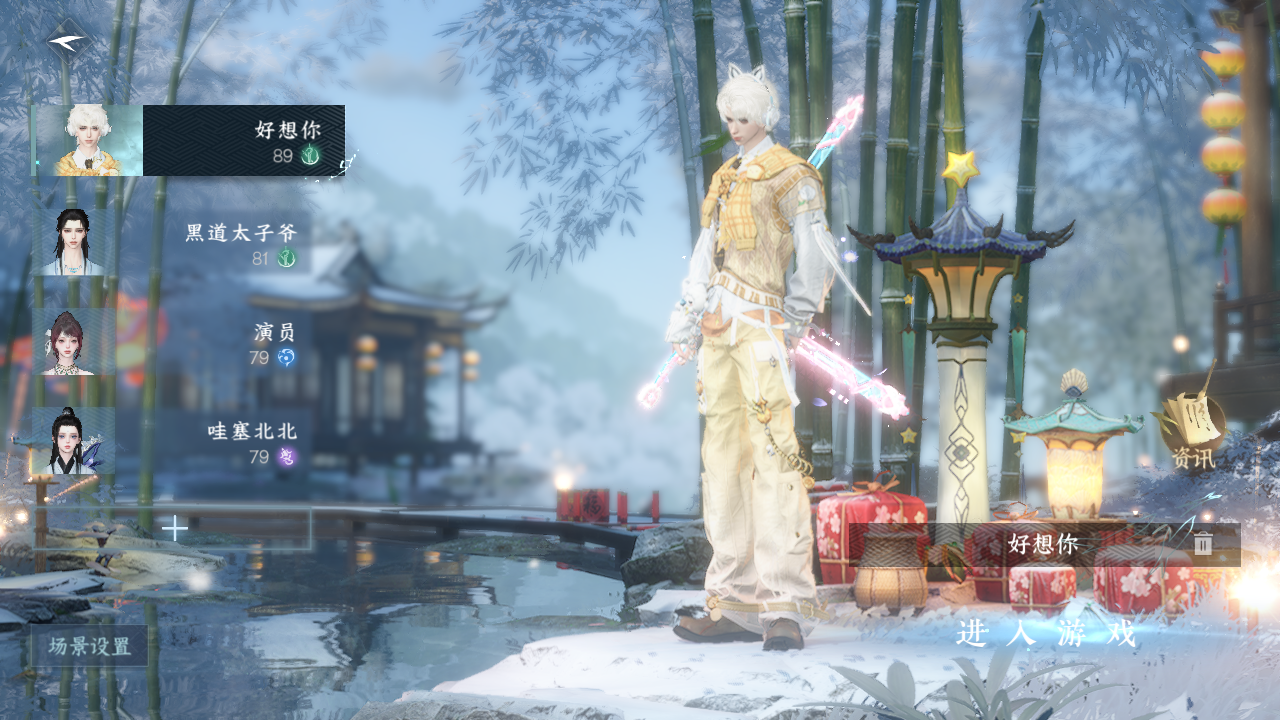Choose the character 黑道太子爷
The width and height of the screenshot is (1280, 720).
coord(170,243)
